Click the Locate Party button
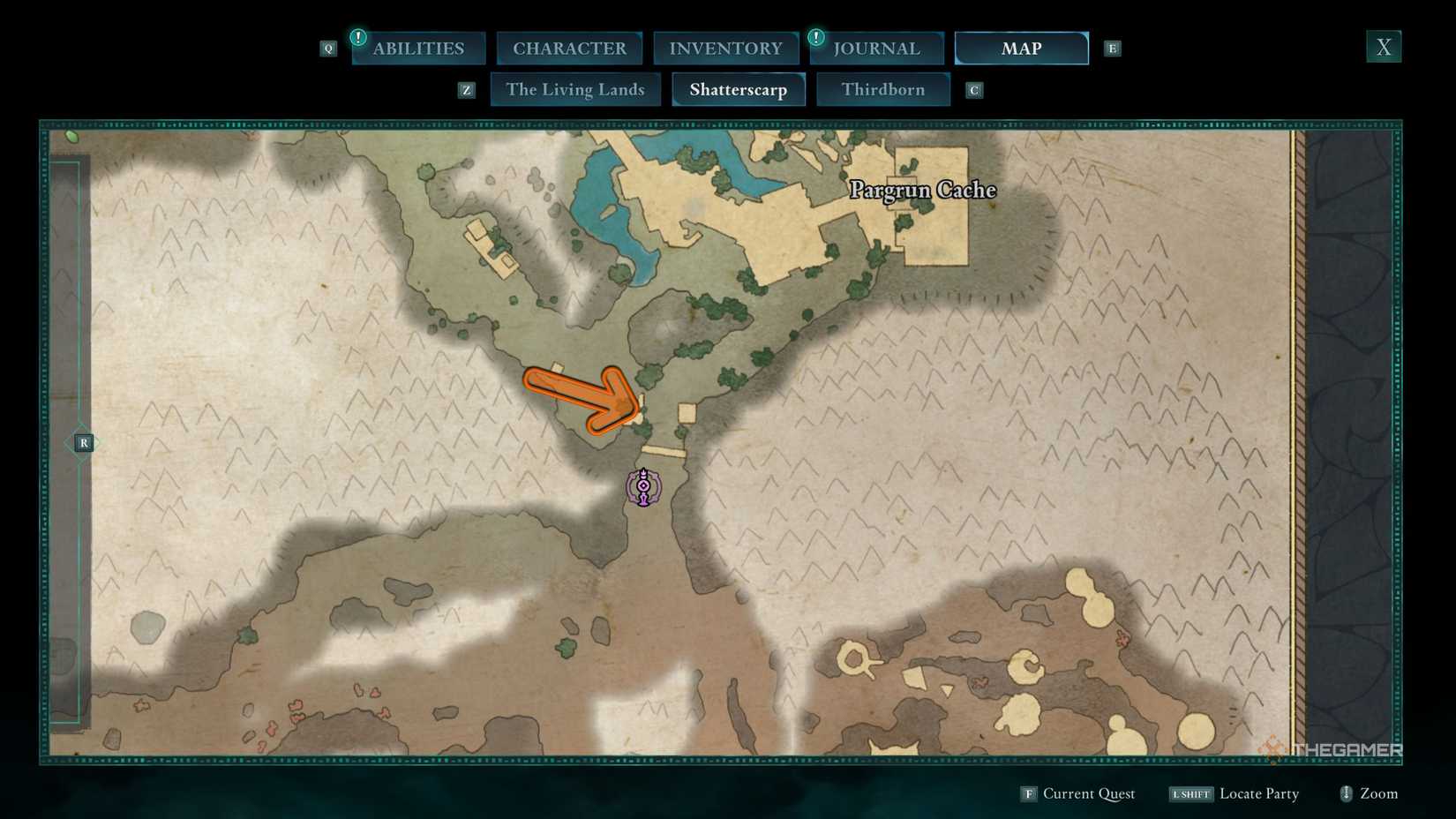Image resolution: width=1456 pixels, height=819 pixels. point(1259,793)
